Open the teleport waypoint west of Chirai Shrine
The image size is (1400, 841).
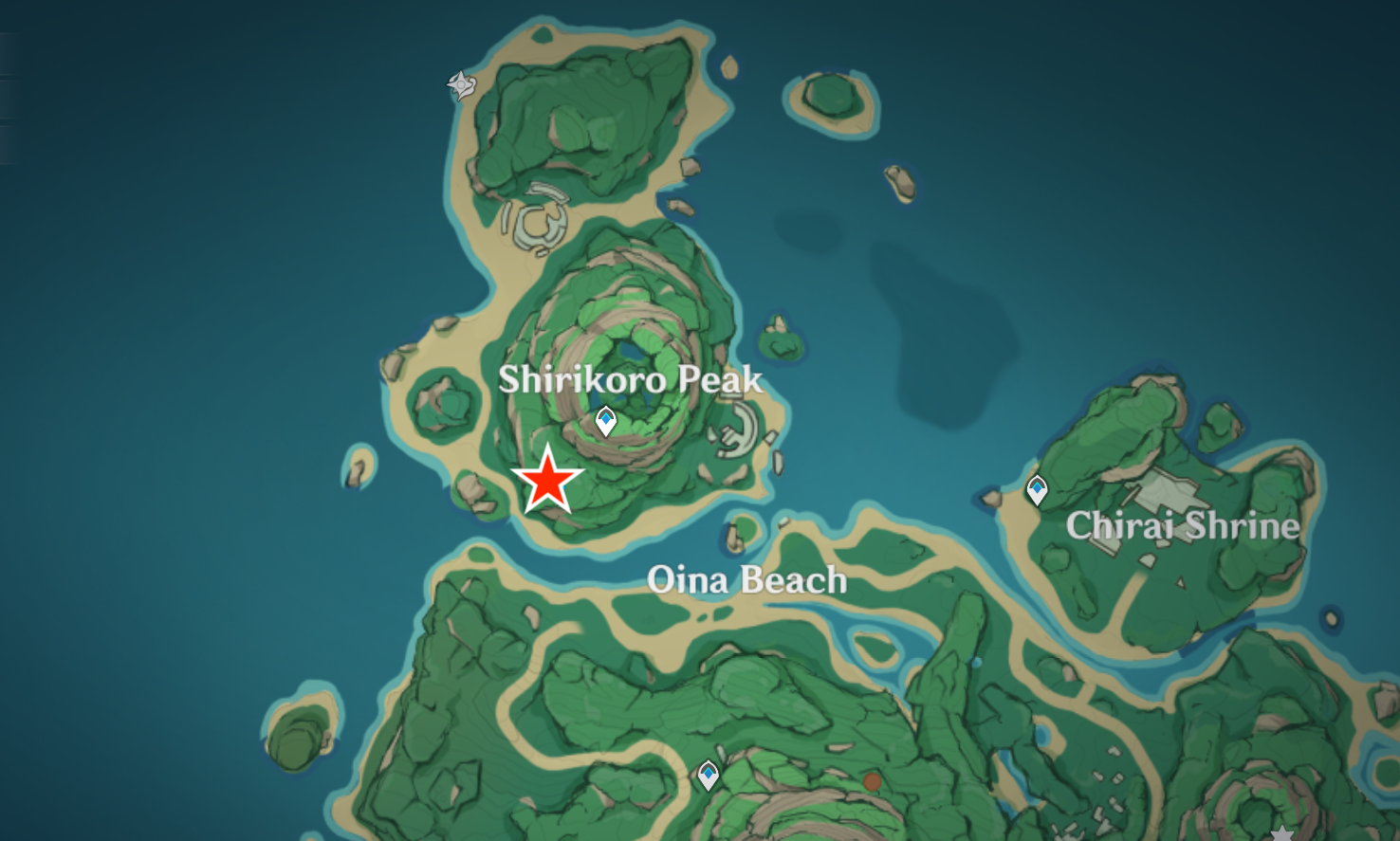click(1037, 488)
